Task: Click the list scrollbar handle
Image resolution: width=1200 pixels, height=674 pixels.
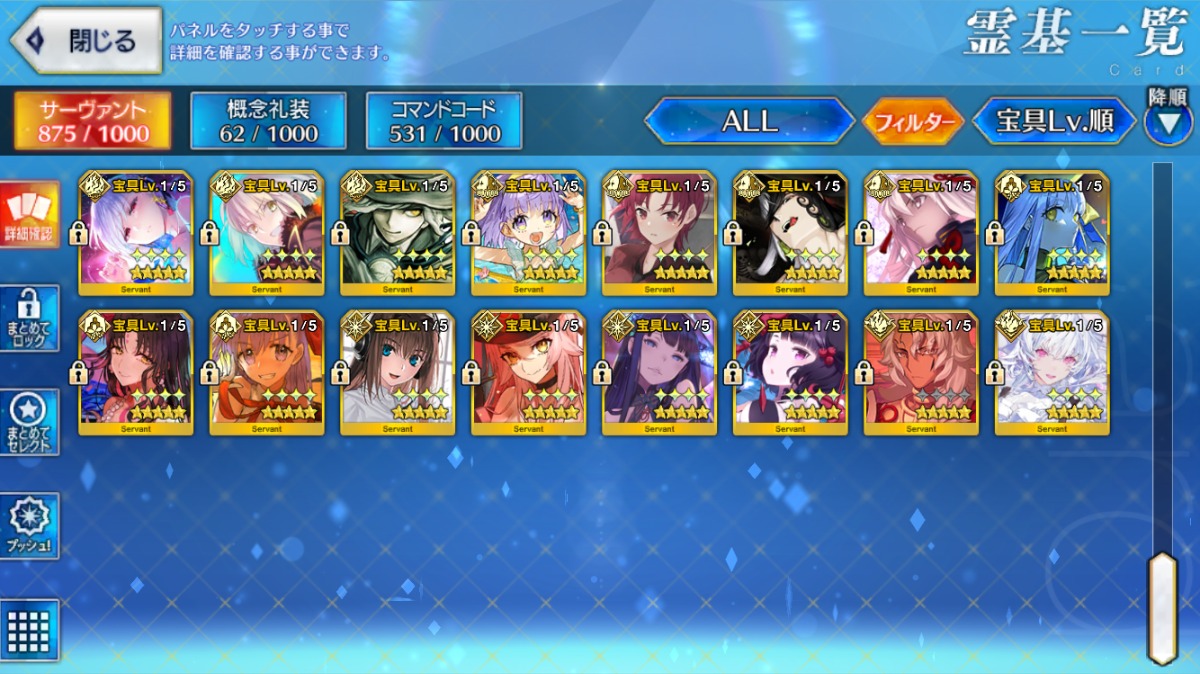Action: (1162, 607)
